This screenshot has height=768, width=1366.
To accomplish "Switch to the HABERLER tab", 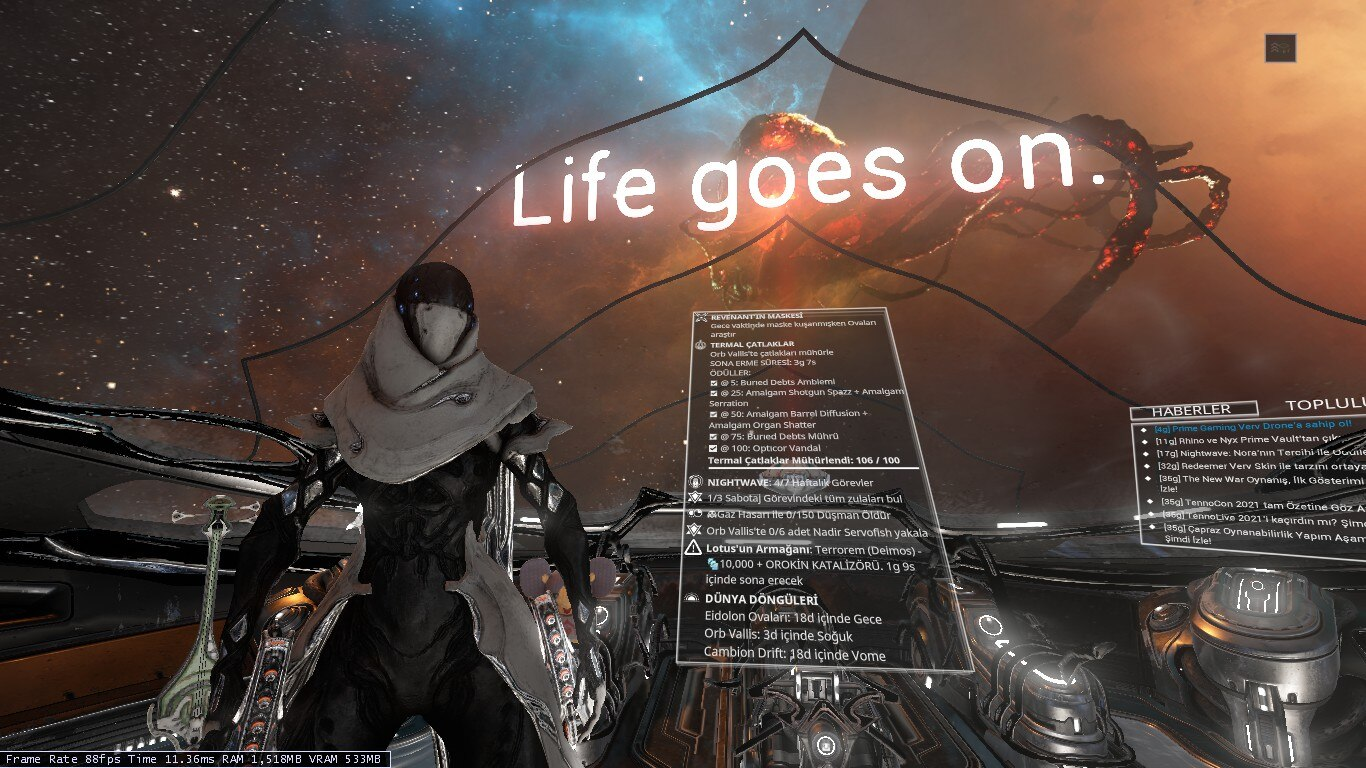I will (1193, 409).
